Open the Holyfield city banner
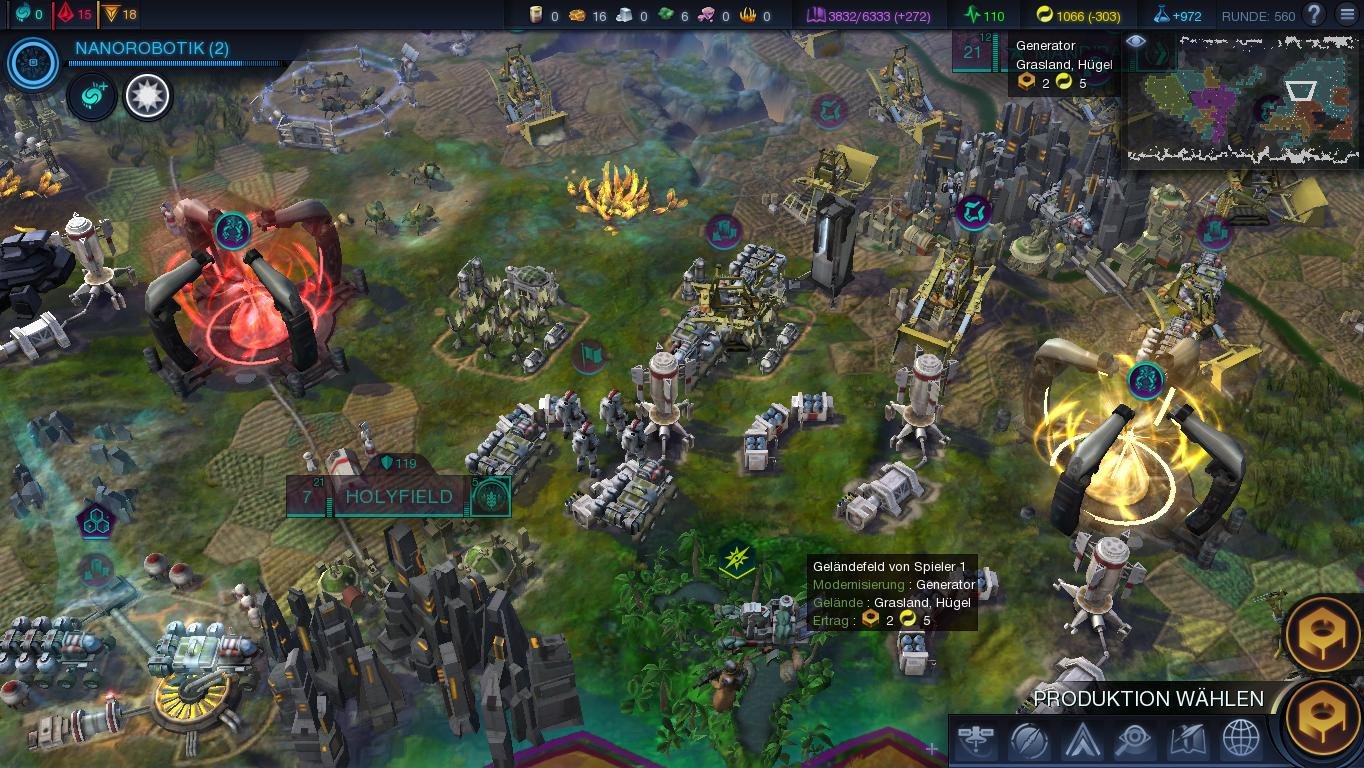The image size is (1364, 768). pos(398,496)
